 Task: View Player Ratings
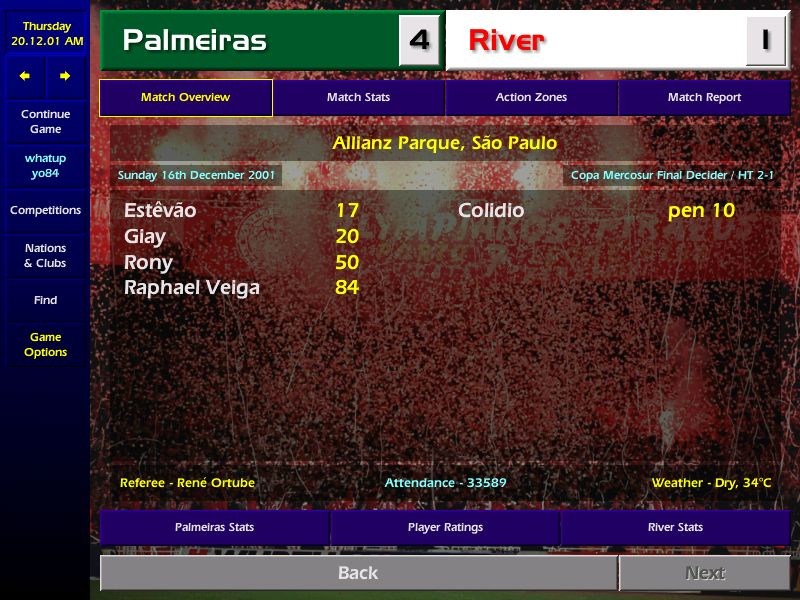point(445,527)
